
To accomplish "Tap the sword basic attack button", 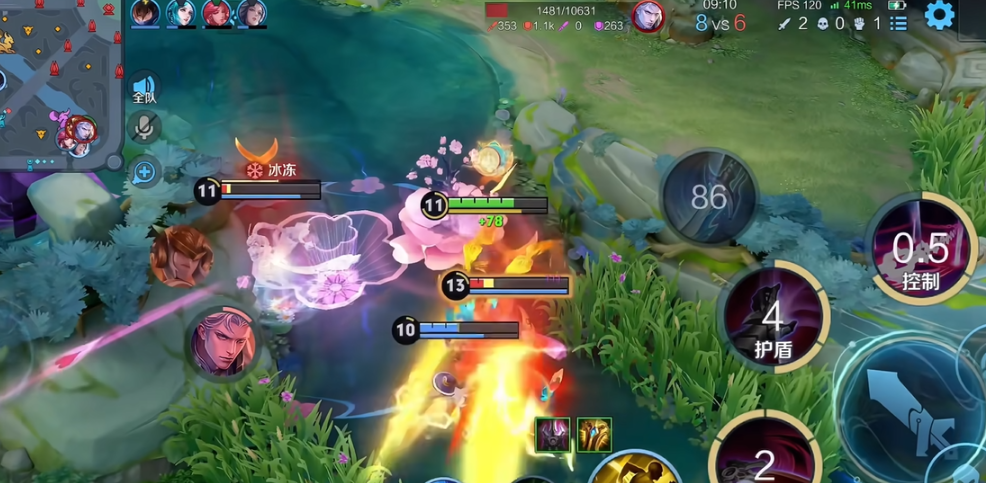I will click(x=907, y=408).
